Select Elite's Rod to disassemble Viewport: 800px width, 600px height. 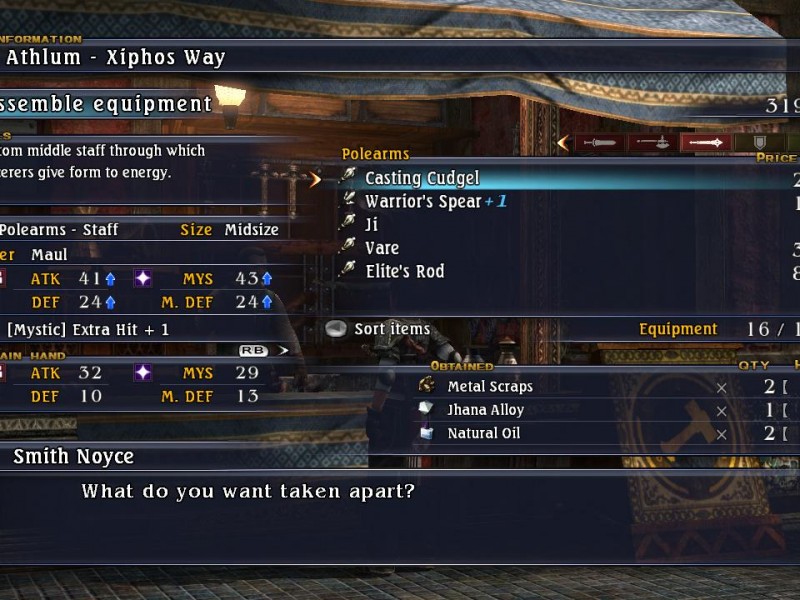(404, 271)
